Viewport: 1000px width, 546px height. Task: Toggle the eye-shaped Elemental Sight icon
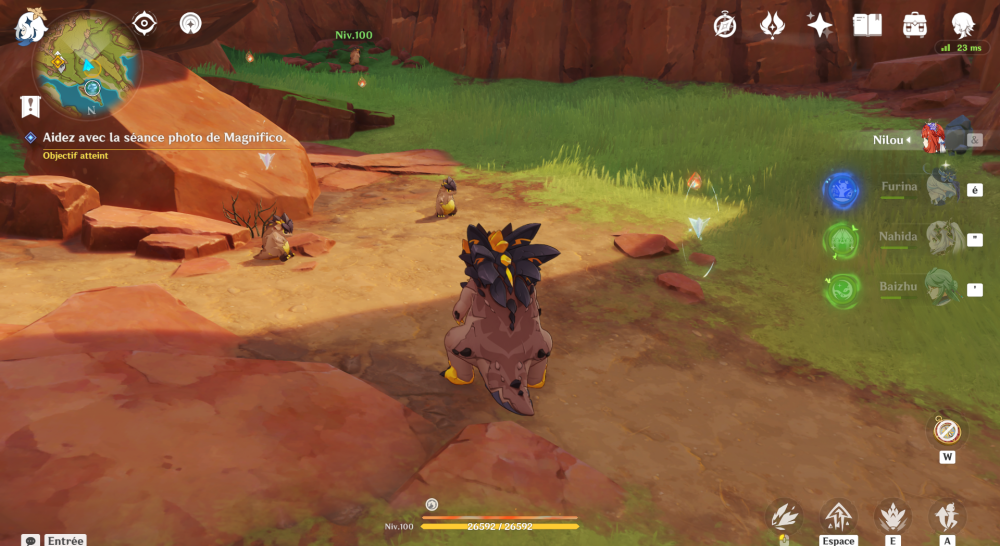[145, 23]
